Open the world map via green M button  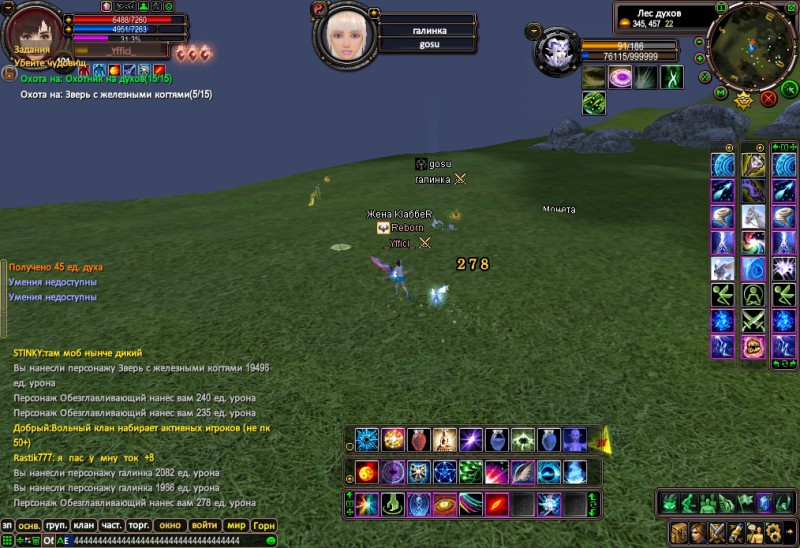pyautogui.click(x=721, y=93)
